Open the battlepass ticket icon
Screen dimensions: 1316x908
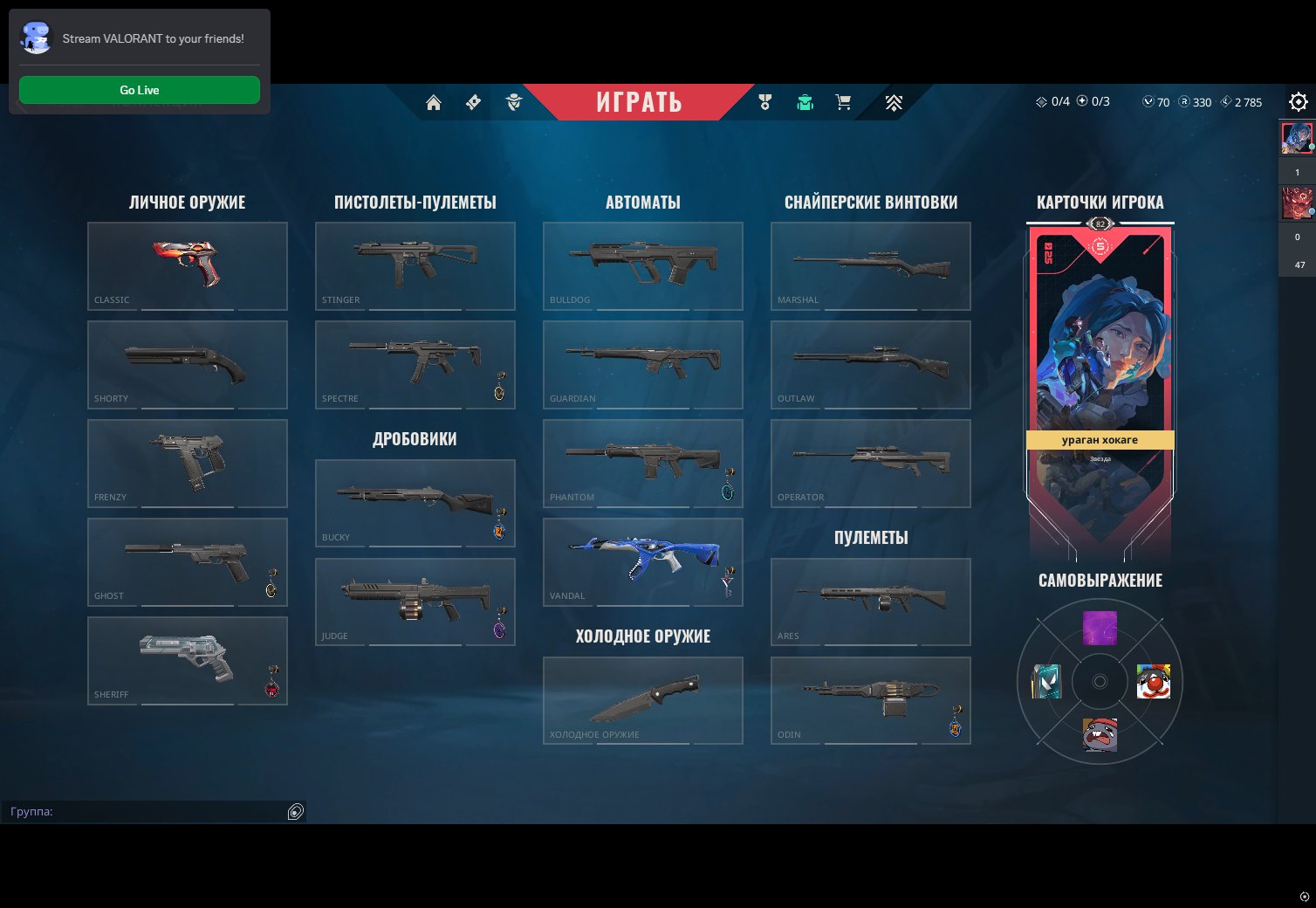click(472, 102)
